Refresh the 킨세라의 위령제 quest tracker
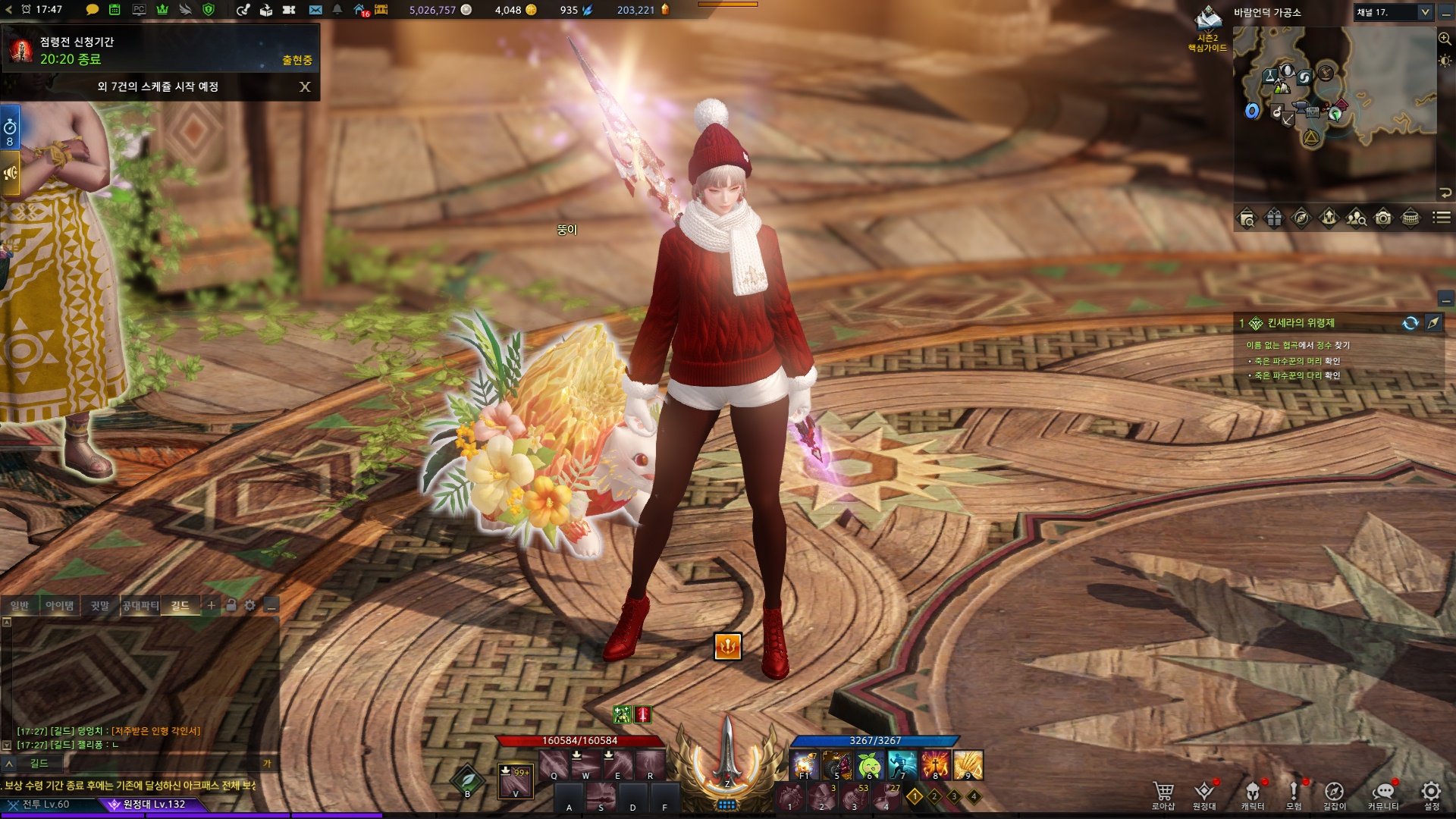This screenshot has height=819, width=1456. click(1410, 323)
